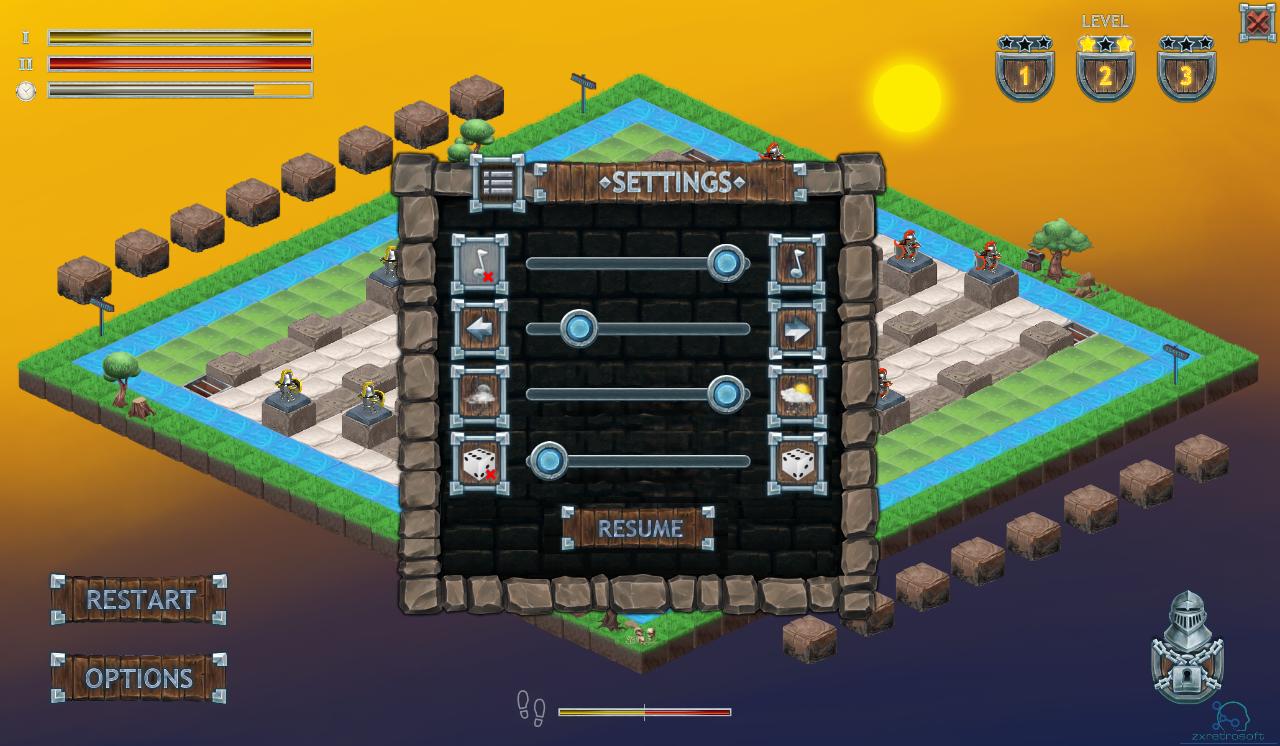Screen dimensions: 1280x746
Task: Toggle the cloudy weather icon on the left
Action: tap(477, 392)
